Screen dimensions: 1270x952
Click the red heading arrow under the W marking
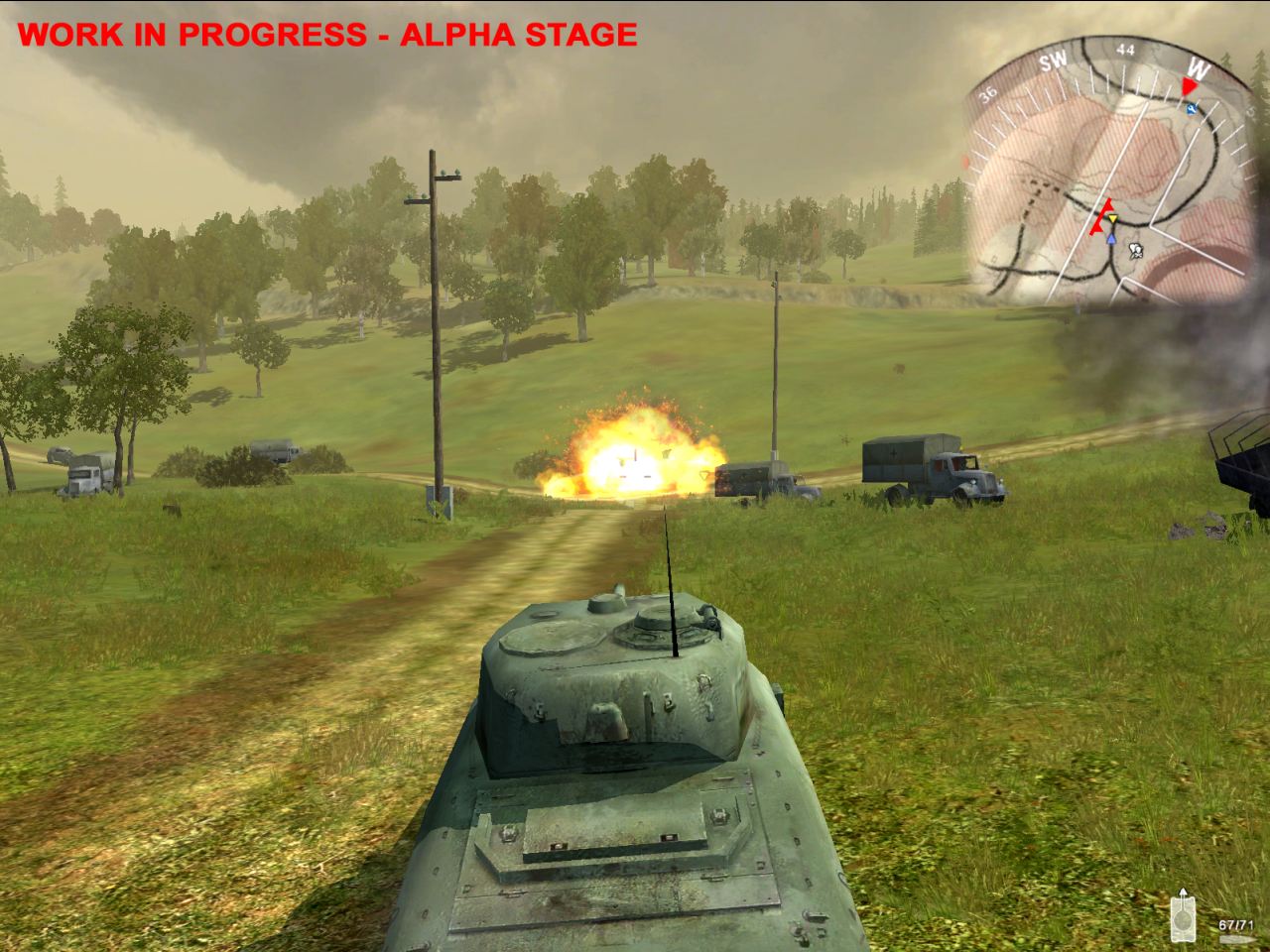(1190, 87)
